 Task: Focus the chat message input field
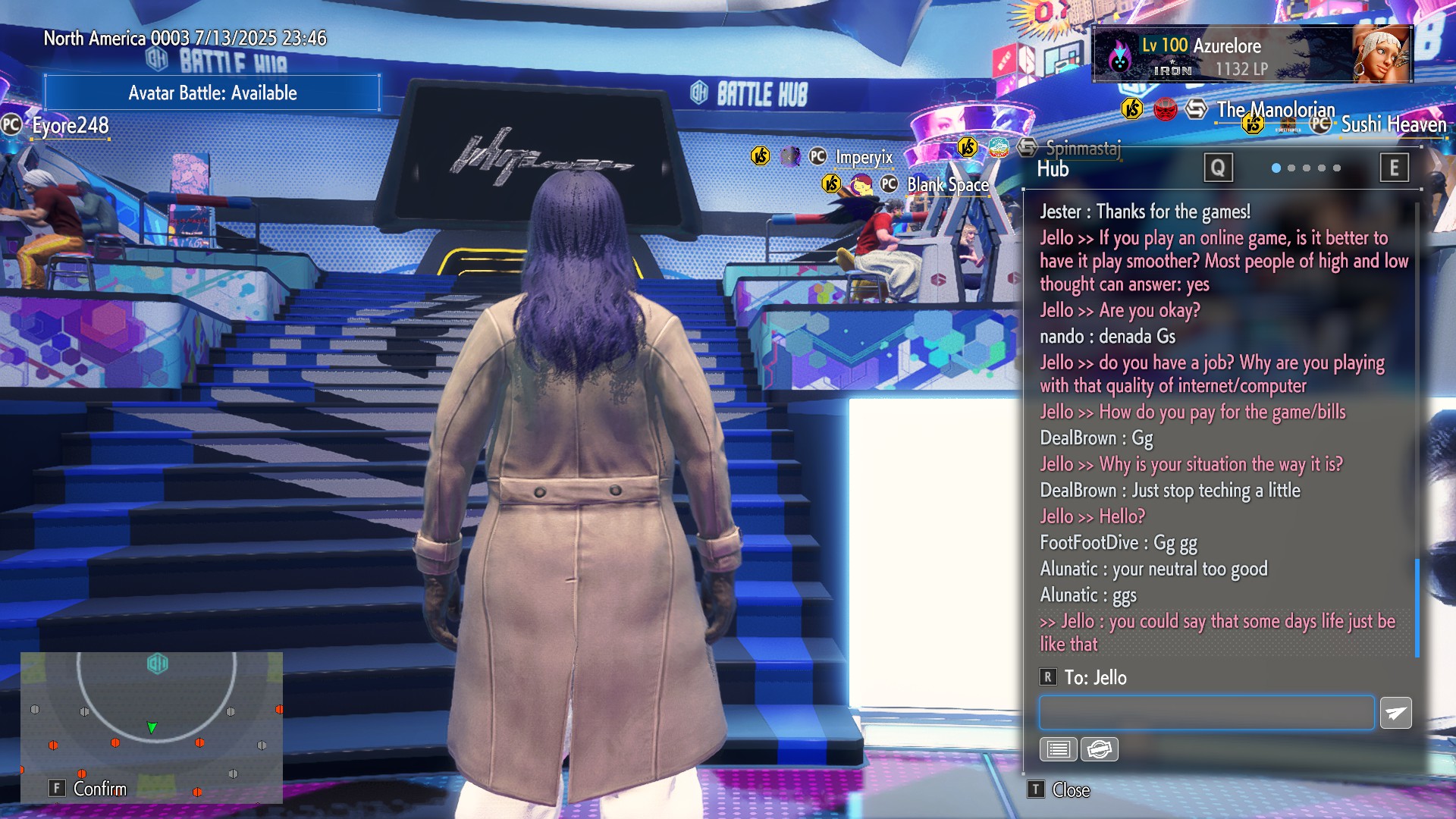[x=1206, y=713]
